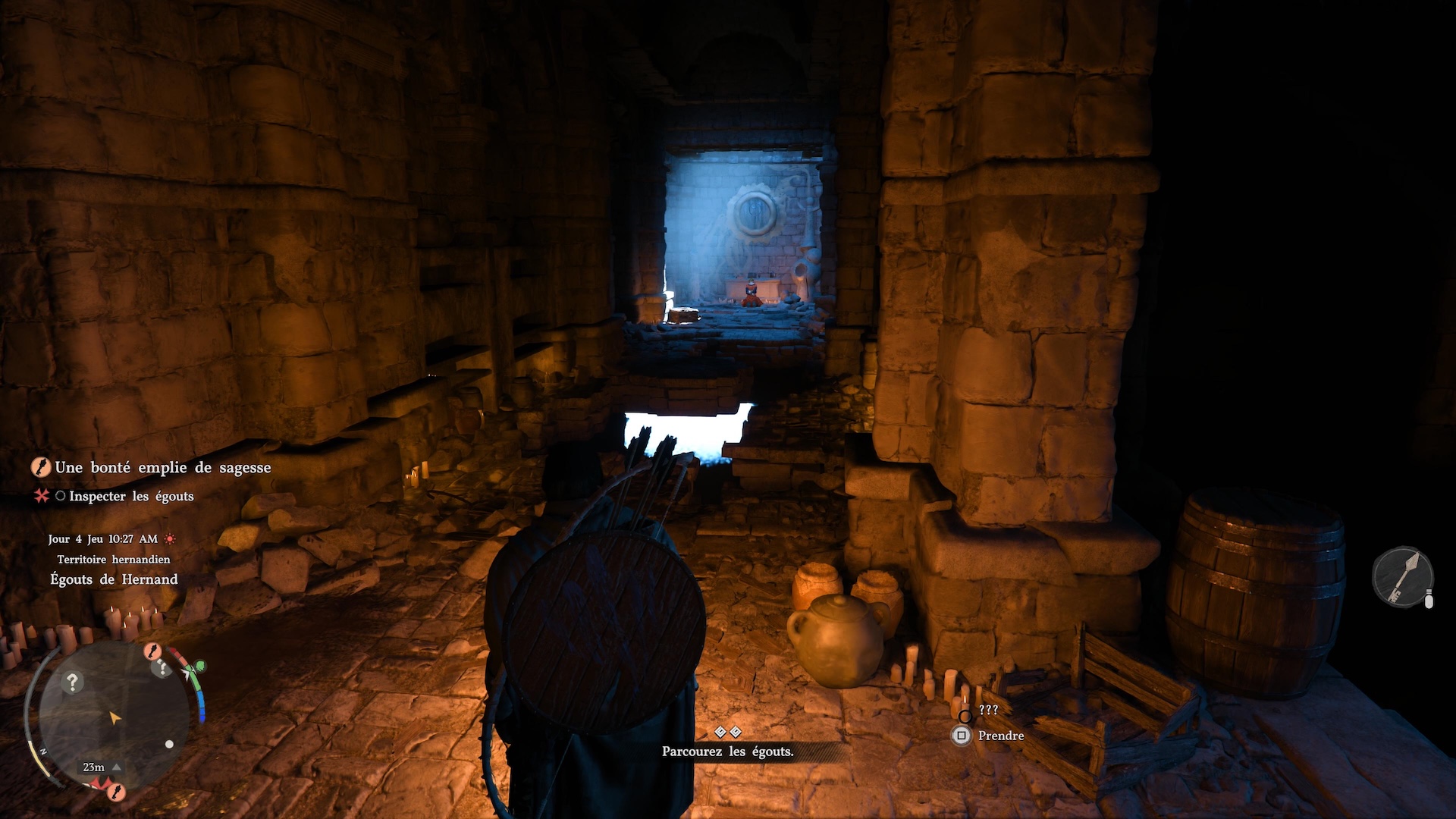This screenshot has height=819, width=1456.
Task: Toggle the small lantern icon
Action: coord(1429,600)
